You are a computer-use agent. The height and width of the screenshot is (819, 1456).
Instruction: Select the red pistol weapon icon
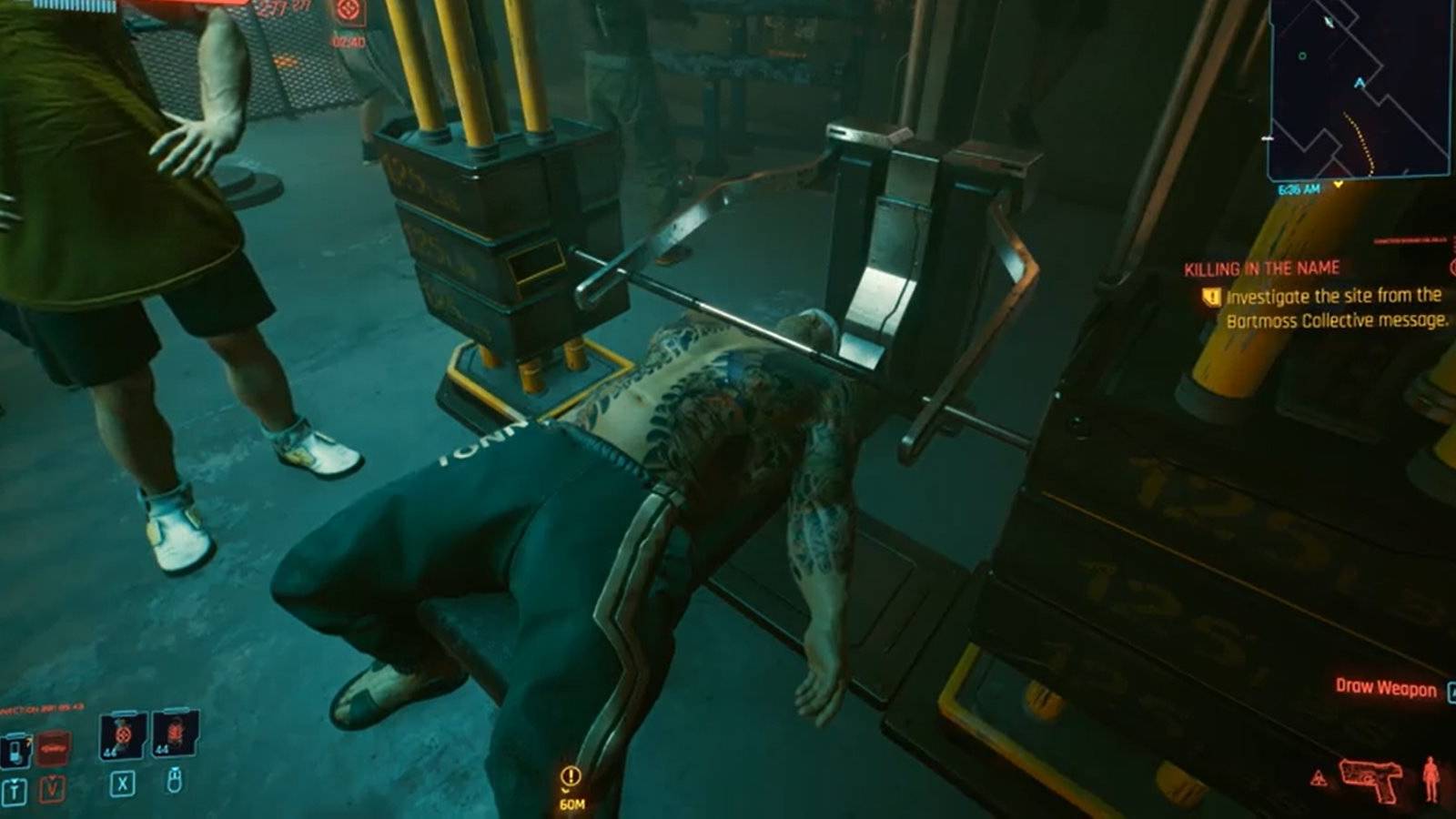1371,778
